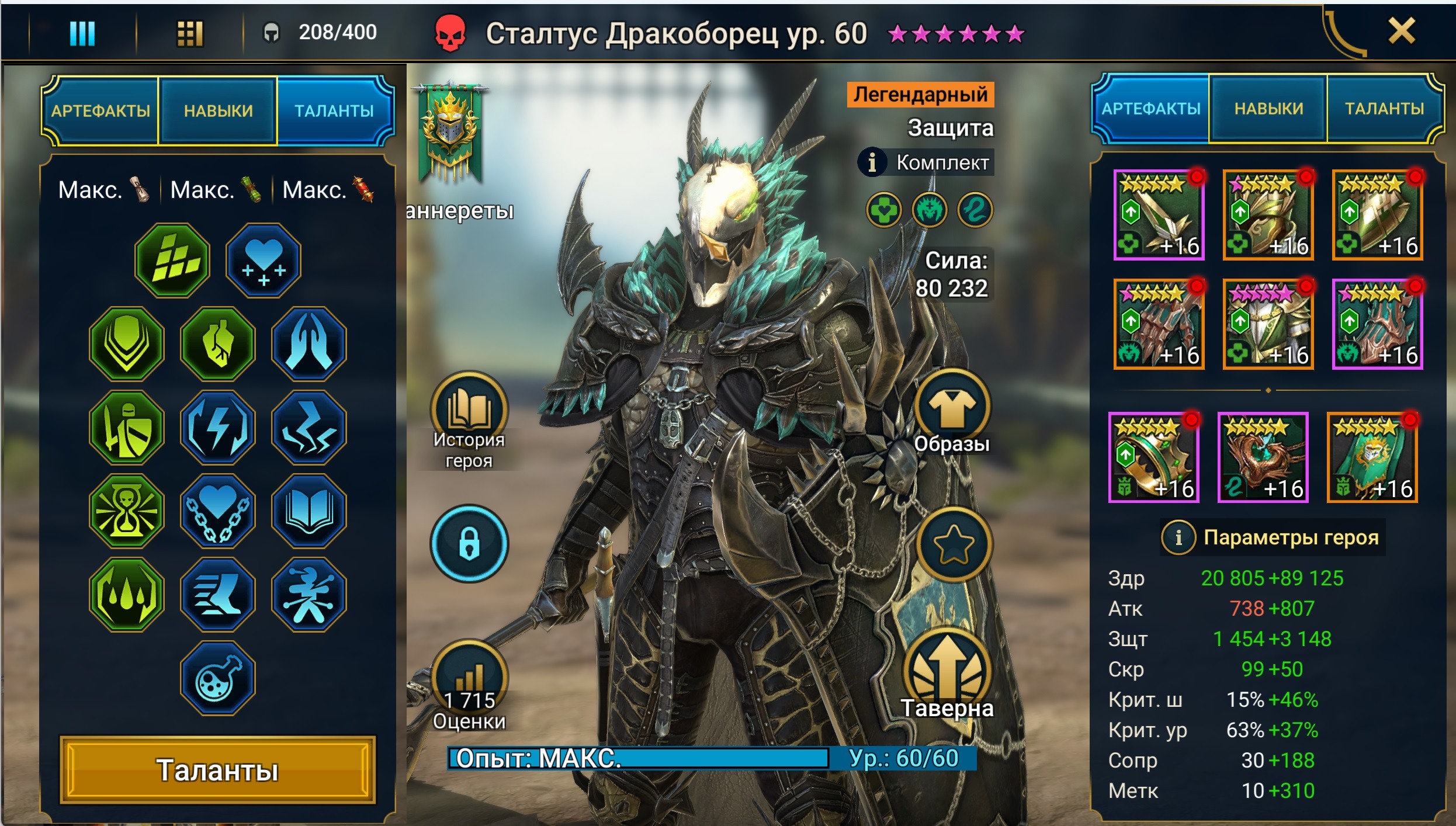Select the dragon amulet artifact slot

point(1263,457)
